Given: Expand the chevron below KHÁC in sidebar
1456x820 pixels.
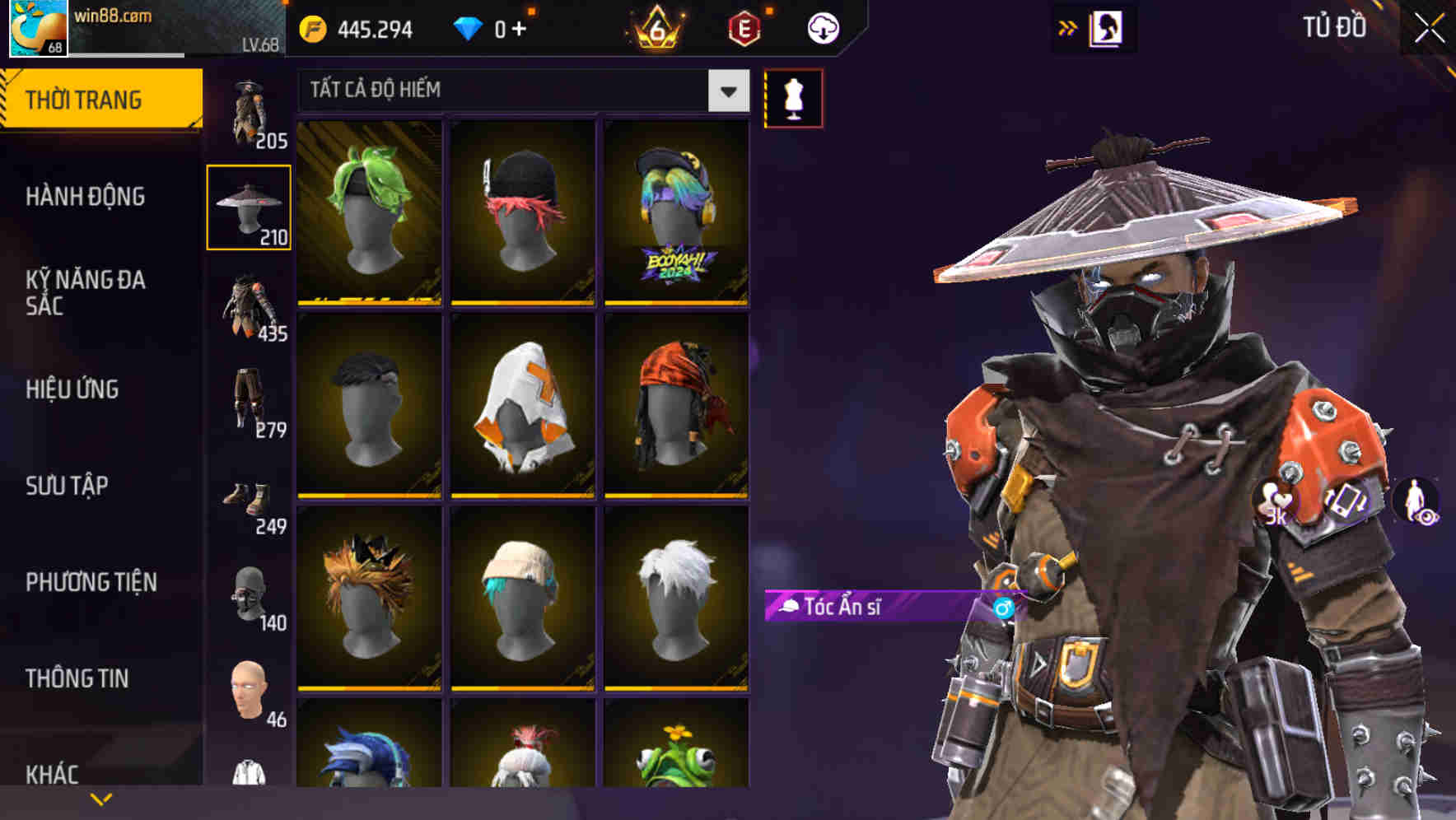Looking at the screenshot, I should point(100,799).
